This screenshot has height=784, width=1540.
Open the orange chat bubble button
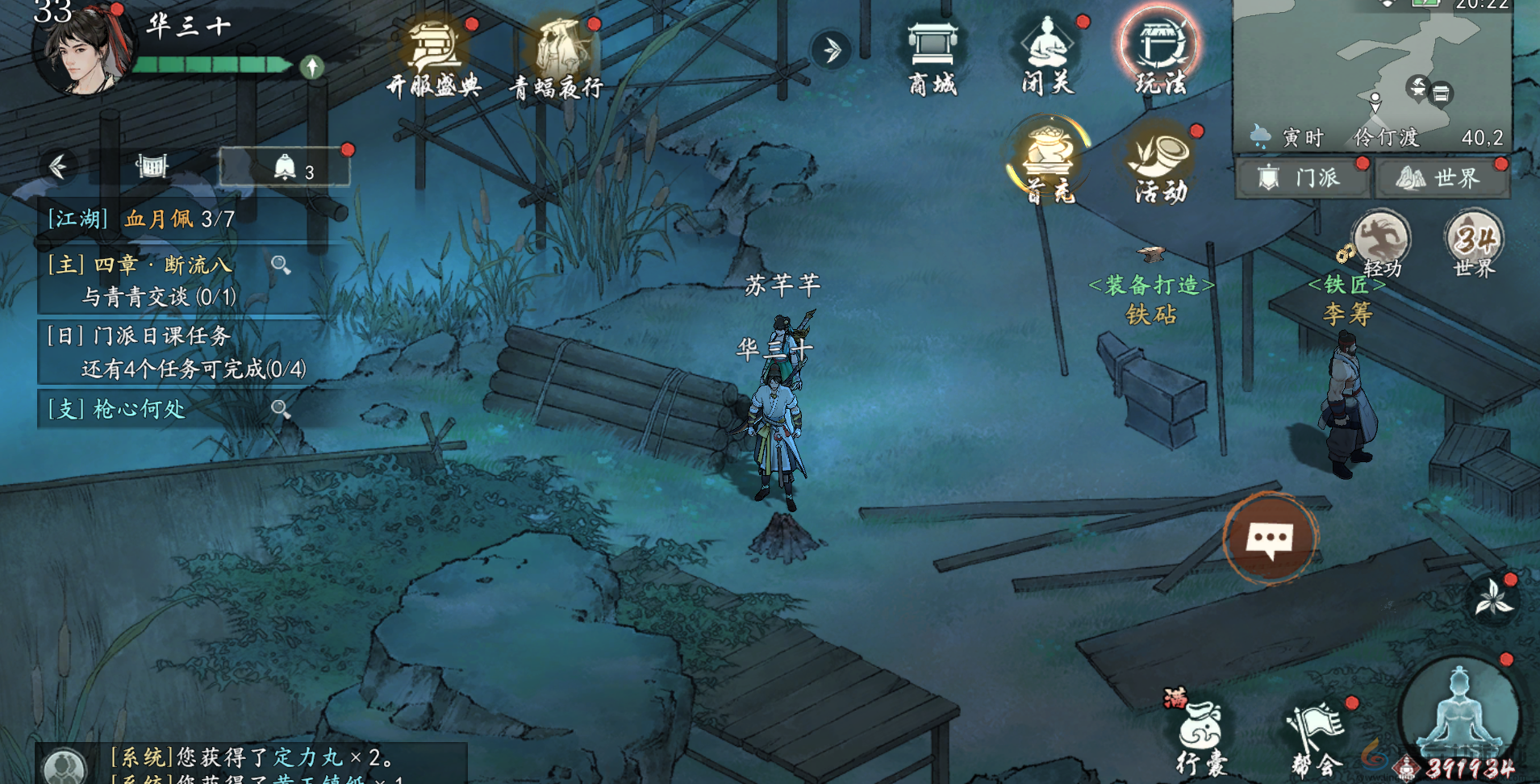point(1271,537)
